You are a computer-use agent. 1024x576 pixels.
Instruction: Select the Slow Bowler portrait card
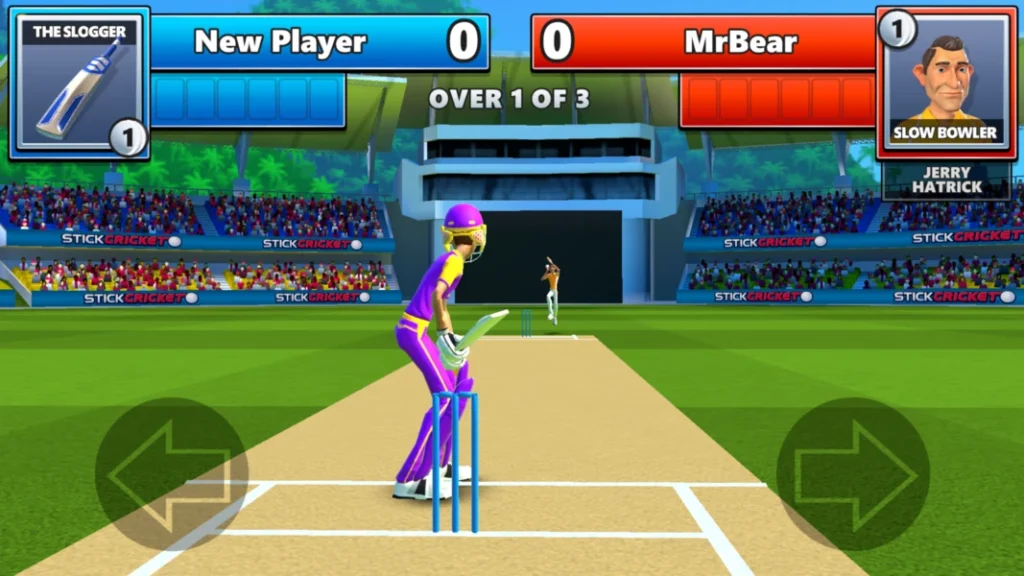[x=945, y=84]
